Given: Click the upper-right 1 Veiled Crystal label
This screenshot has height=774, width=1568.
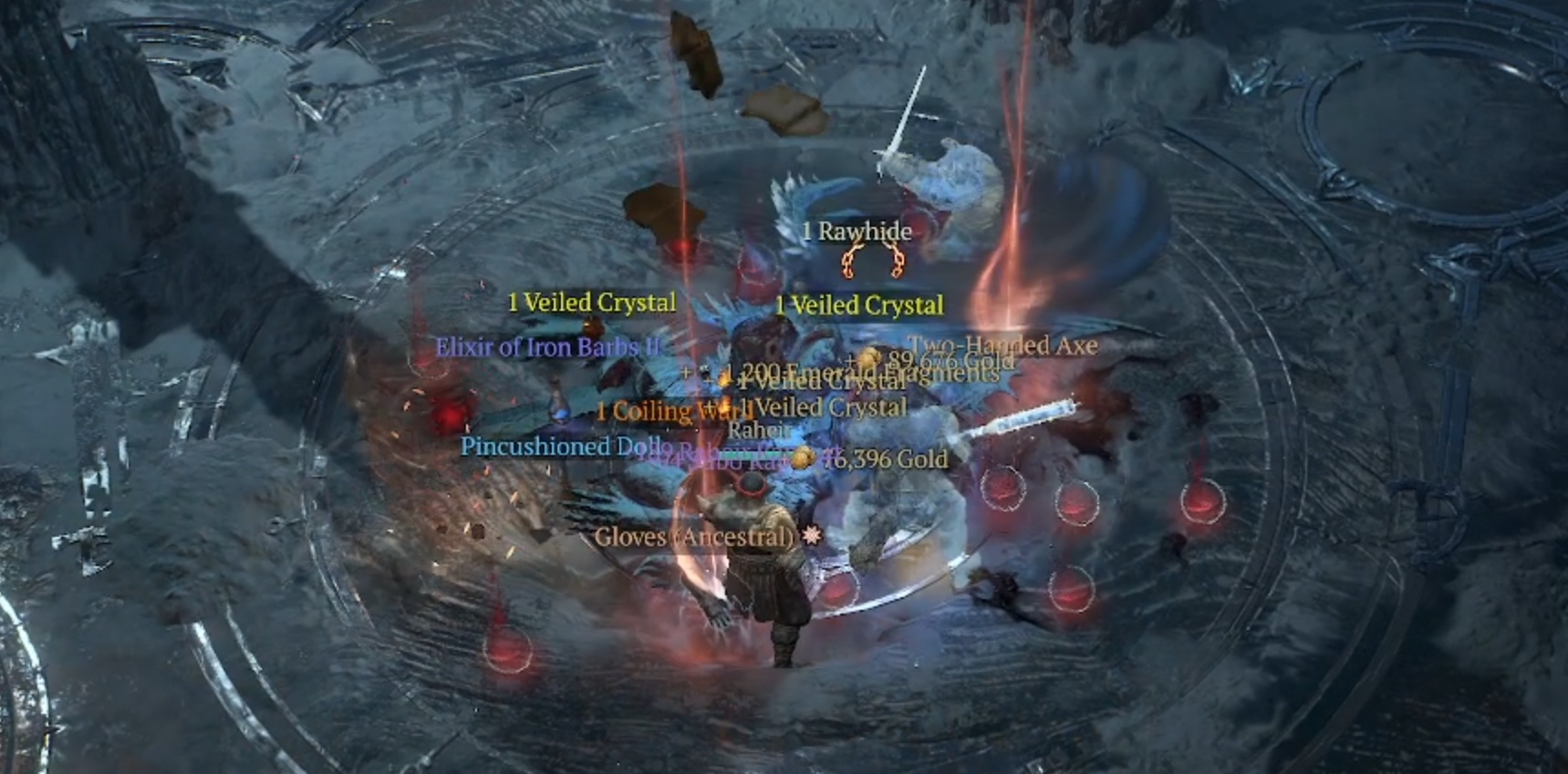Looking at the screenshot, I should (x=860, y=305).
